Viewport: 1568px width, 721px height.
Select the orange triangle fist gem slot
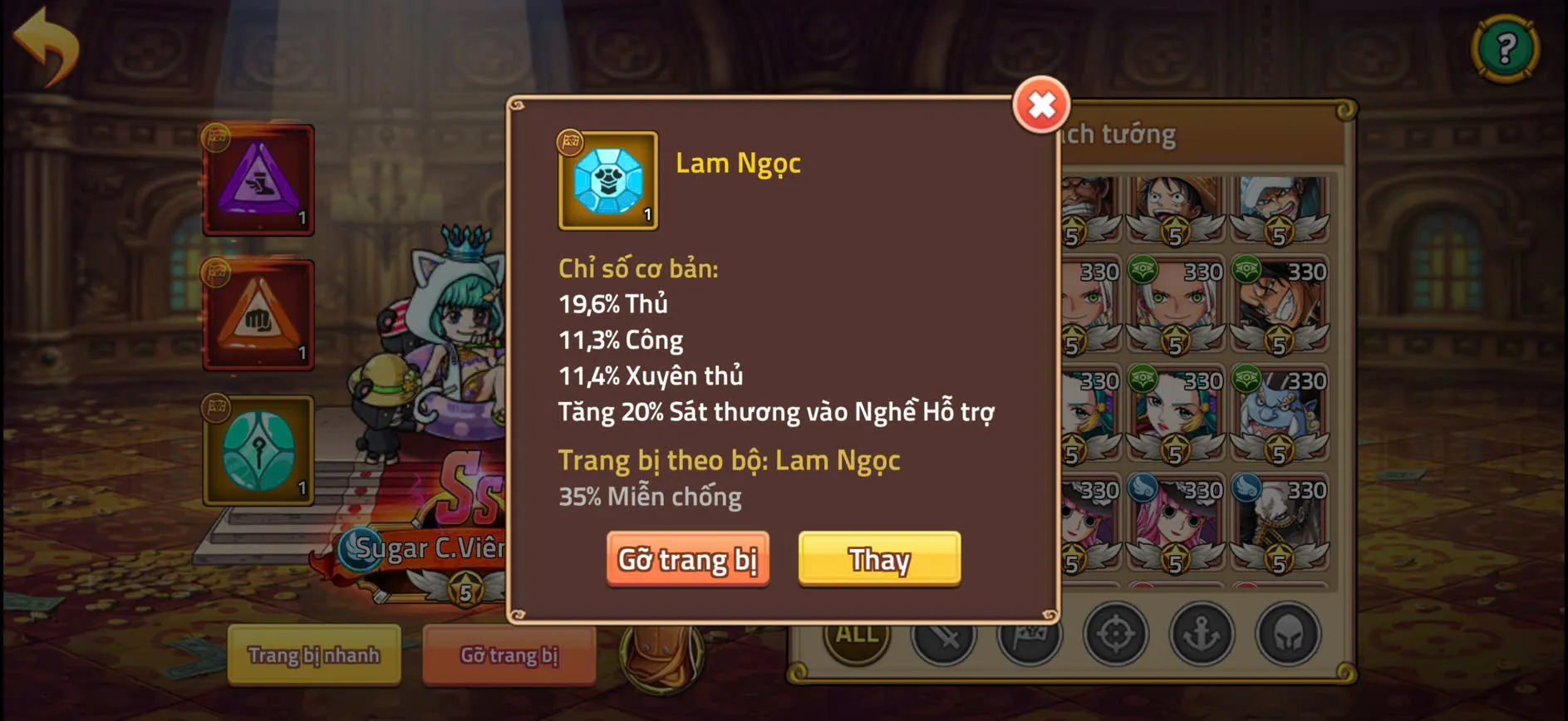point(258,315)
